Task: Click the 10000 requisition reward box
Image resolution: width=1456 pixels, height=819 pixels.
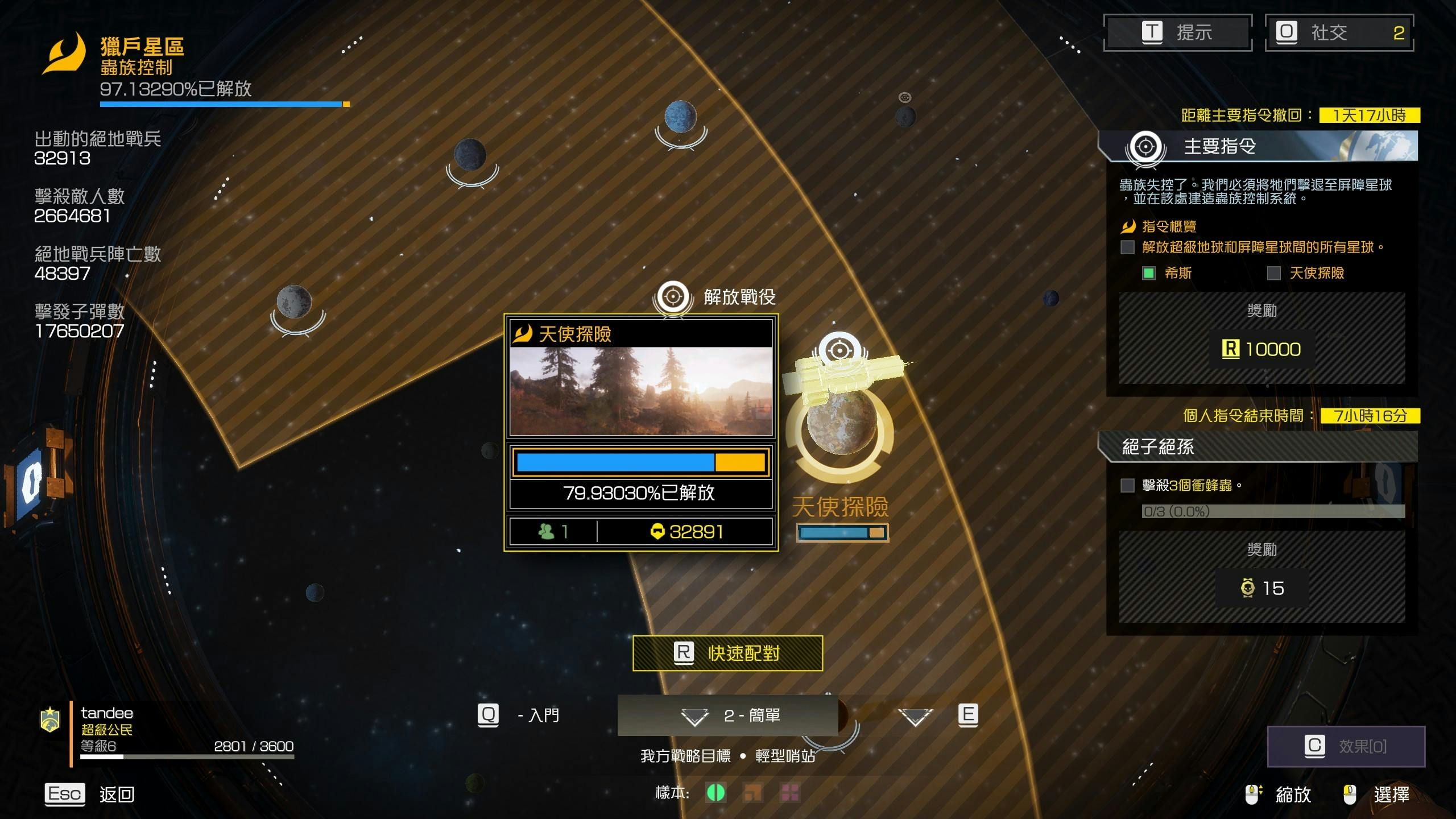Action: 1261,349
